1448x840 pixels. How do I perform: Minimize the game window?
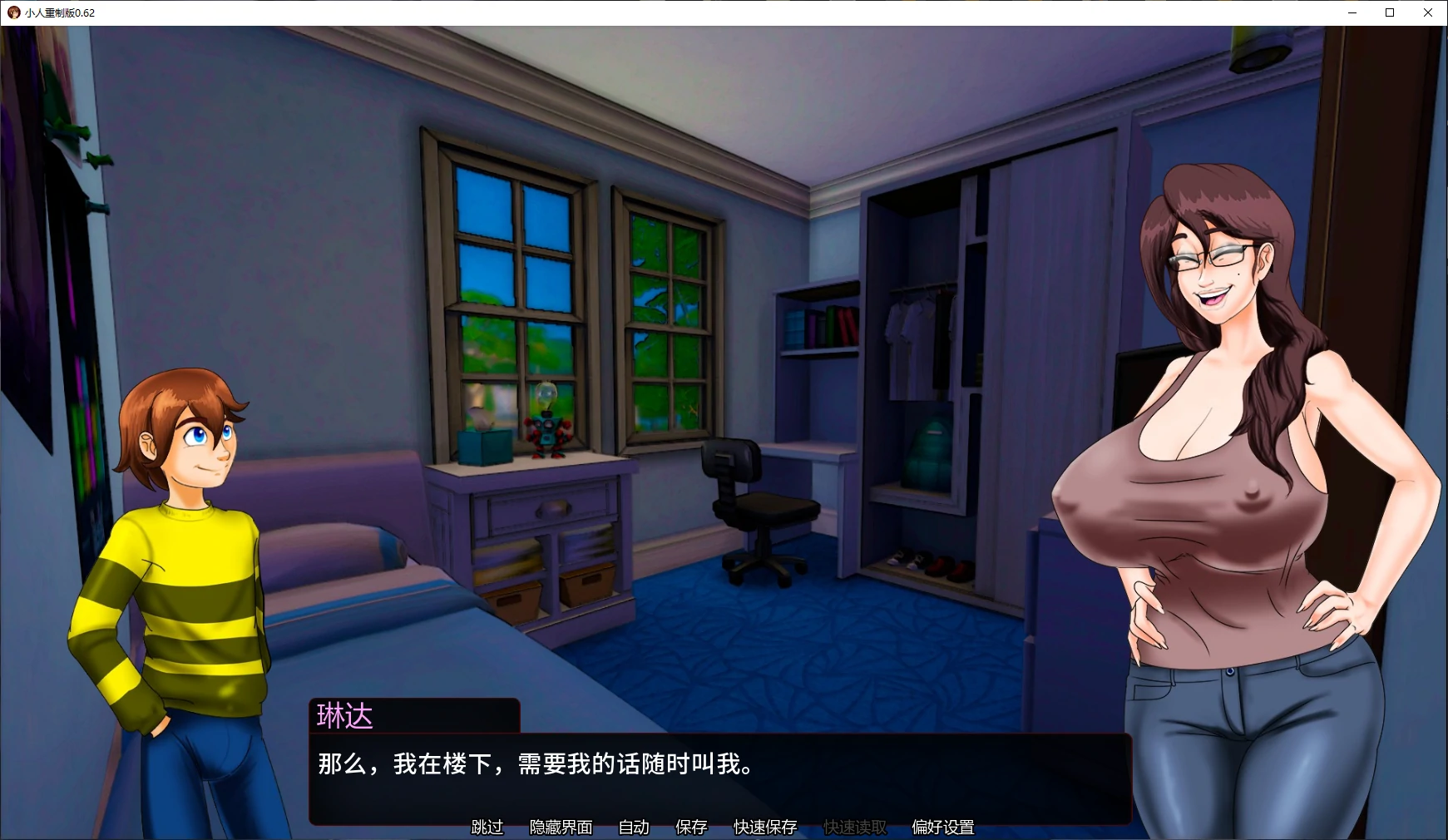(1351, 12)
